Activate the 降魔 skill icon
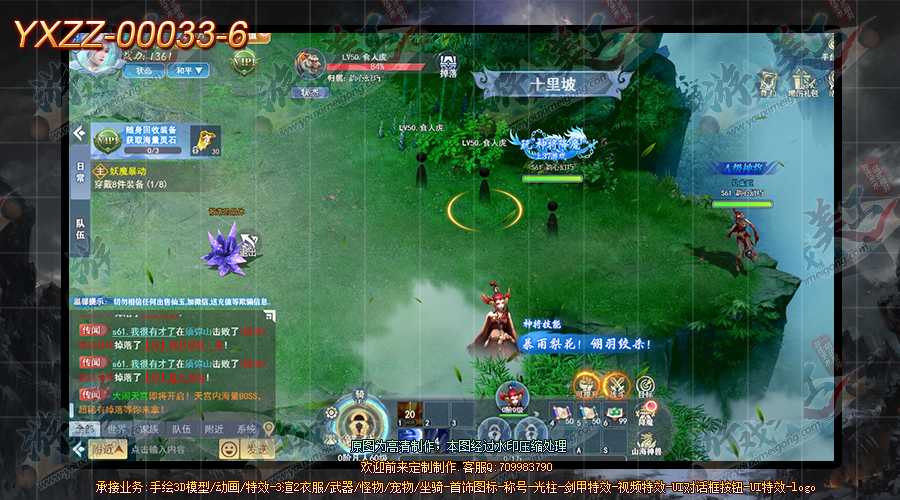This screenshot has height=500, width=900. 645,412
